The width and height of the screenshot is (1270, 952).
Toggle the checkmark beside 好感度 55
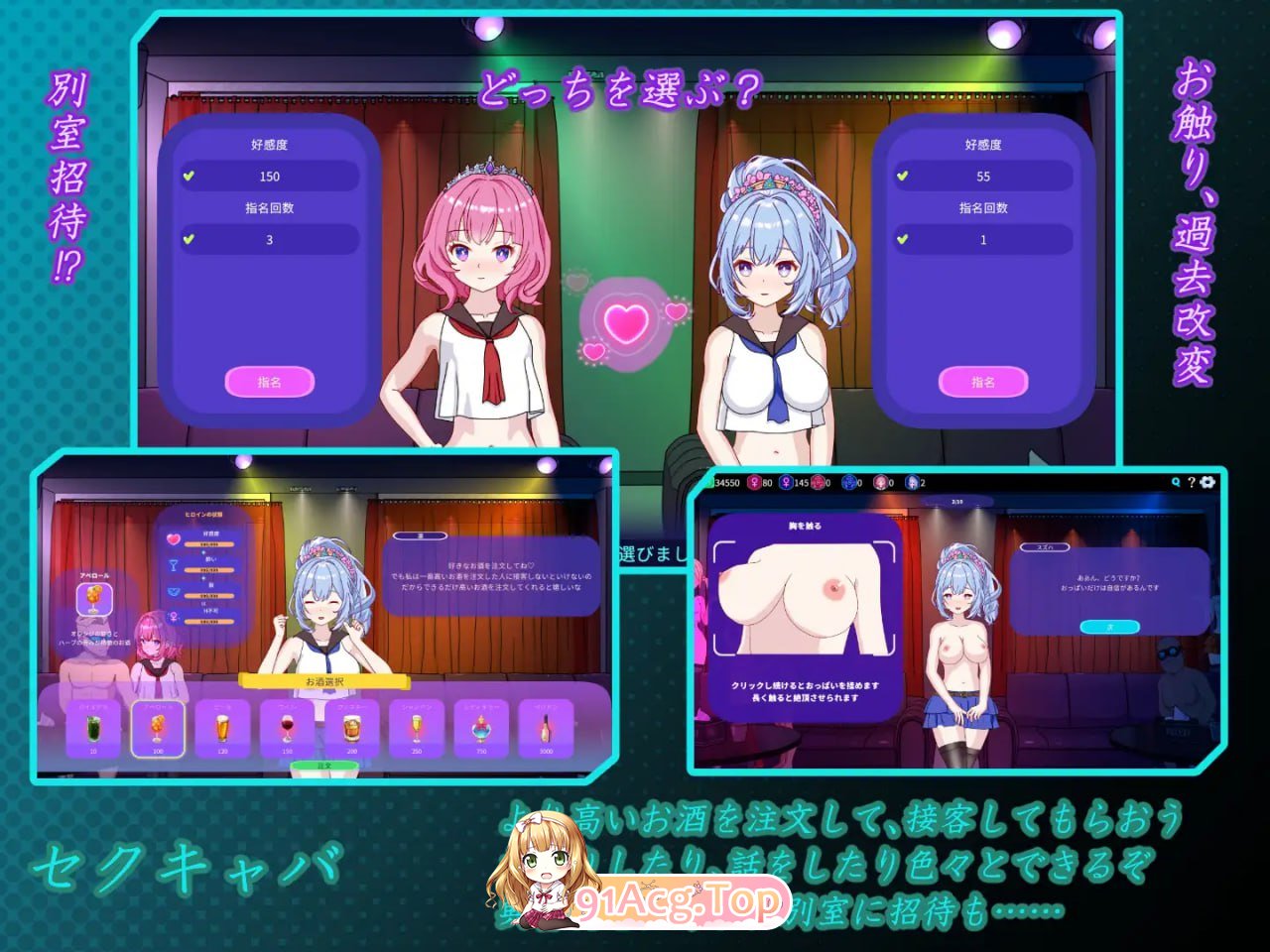(x=901, y=177)
